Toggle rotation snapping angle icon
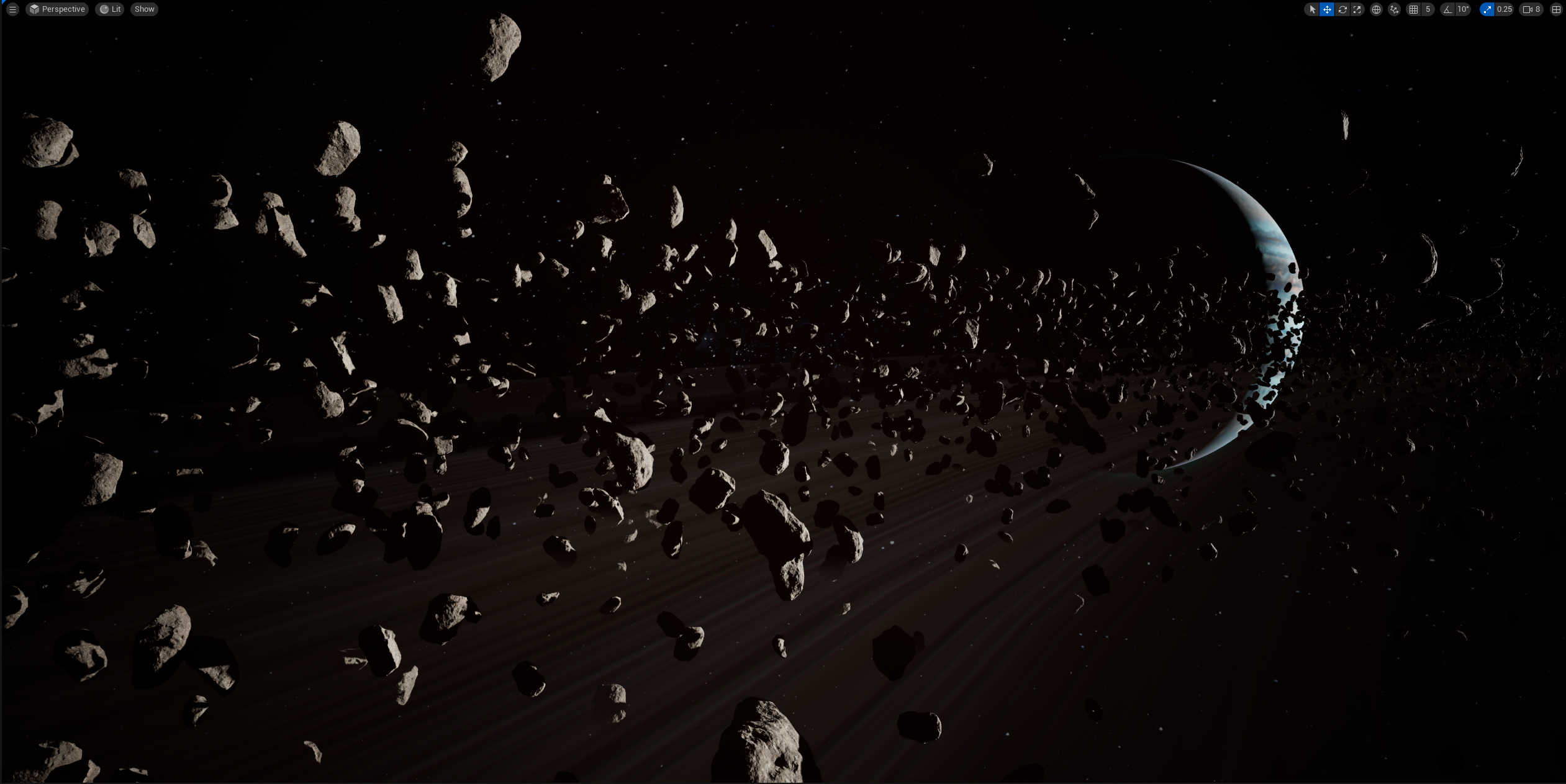This screenshot has width=1566, height=784. pyautogui.click(x=1447, y=9)
